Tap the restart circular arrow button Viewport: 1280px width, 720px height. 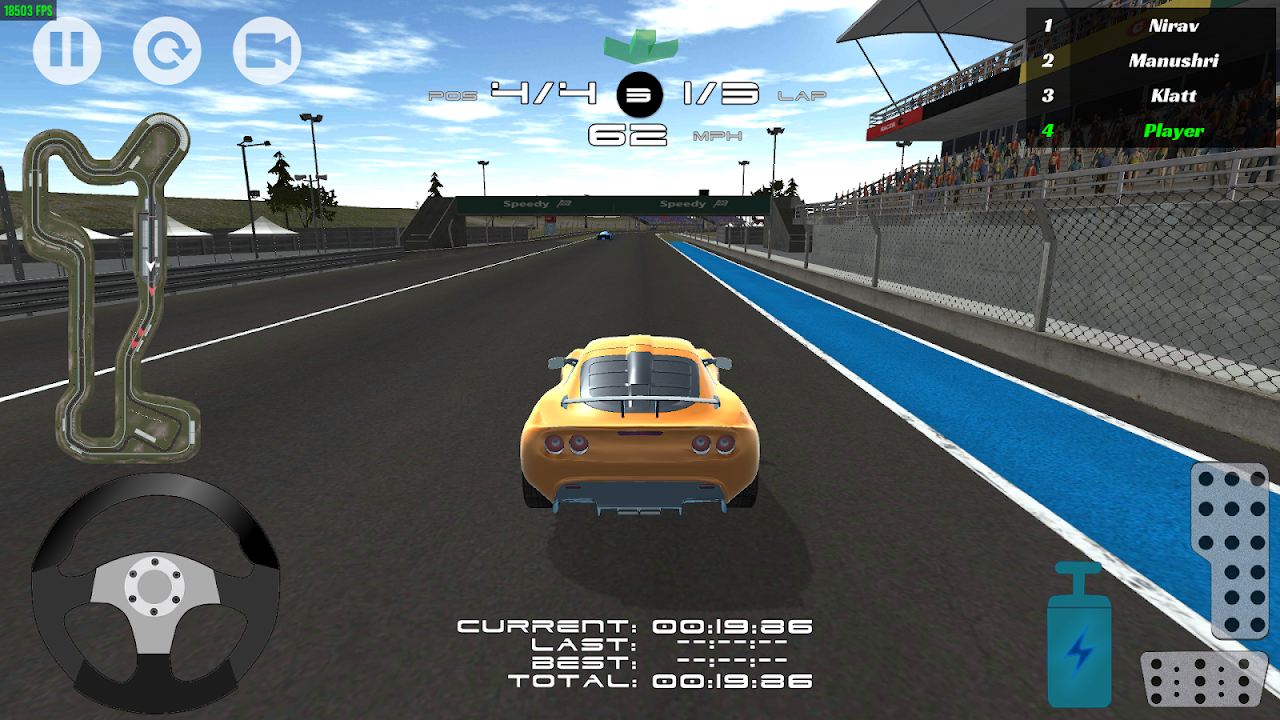(167, 50)
